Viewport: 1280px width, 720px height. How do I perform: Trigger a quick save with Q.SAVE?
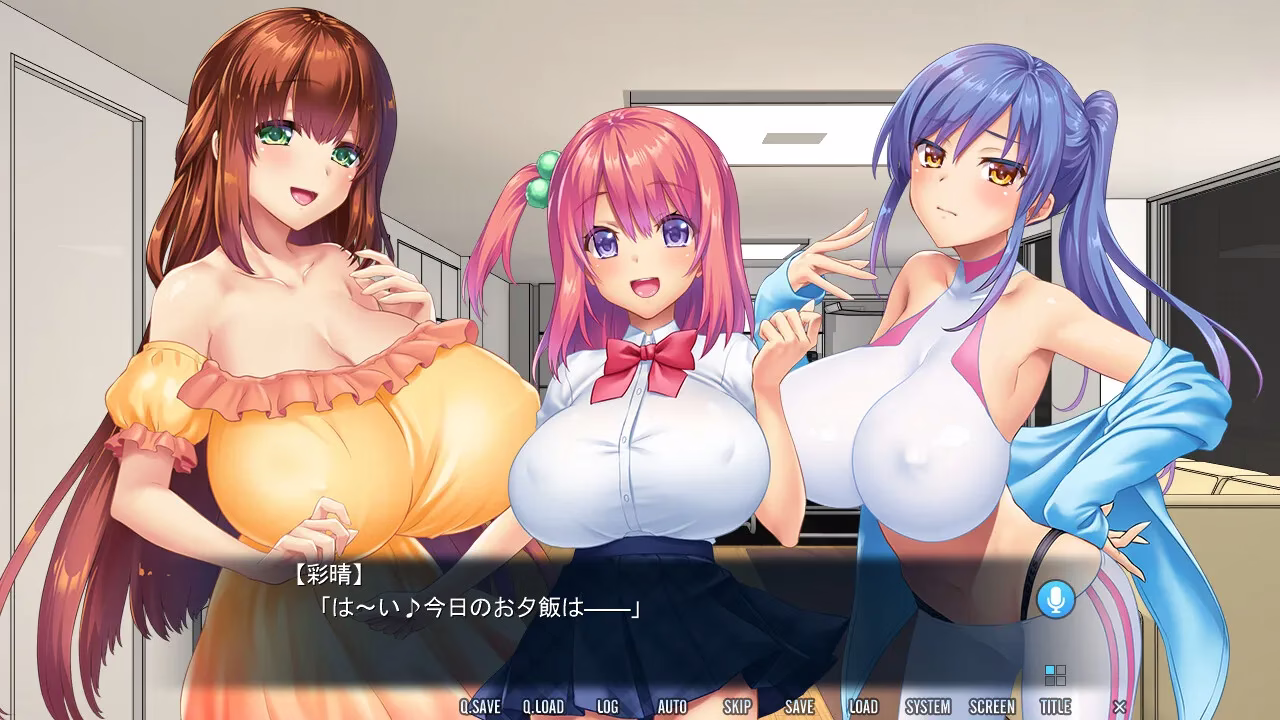tap(478, 705)
